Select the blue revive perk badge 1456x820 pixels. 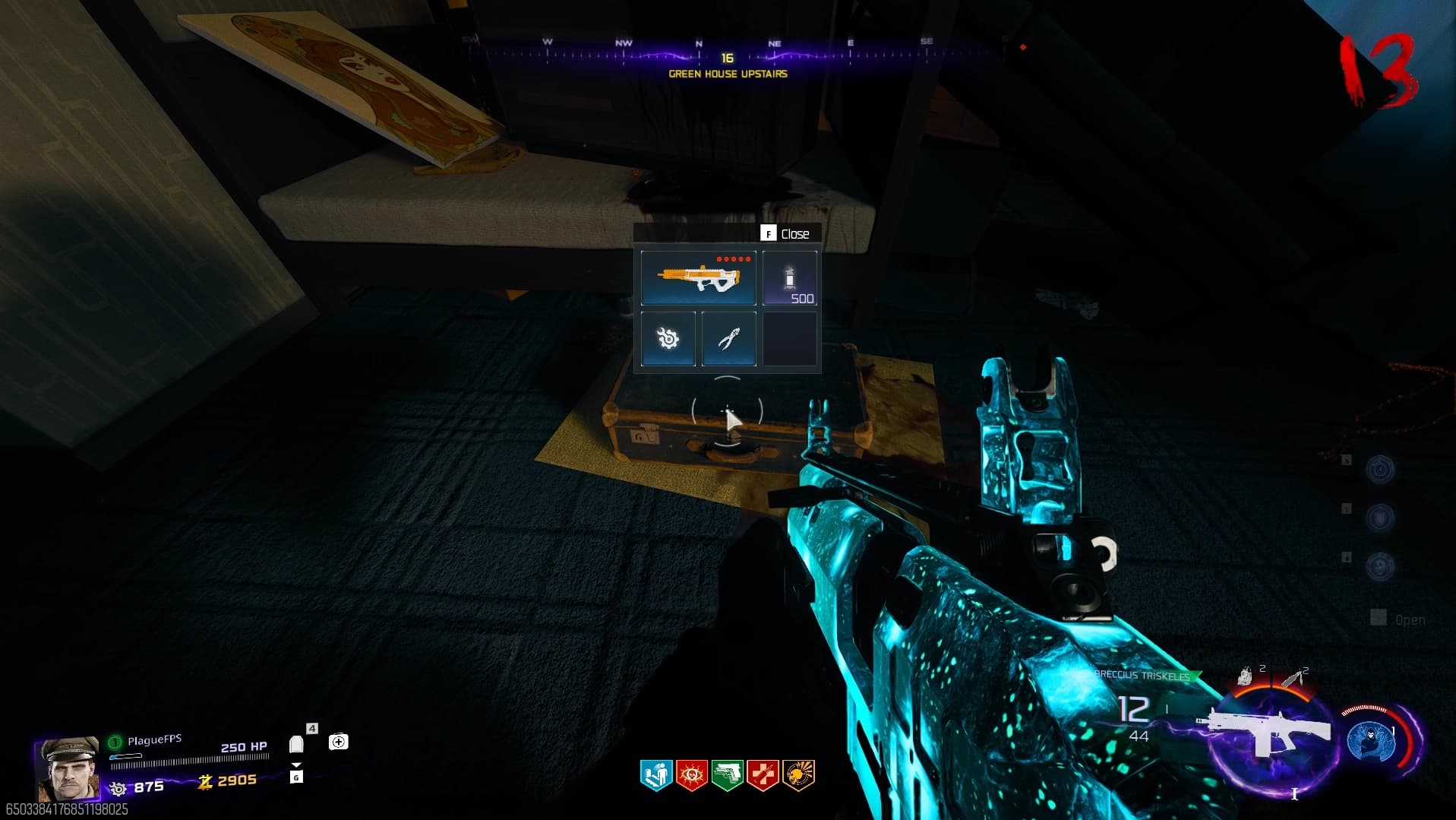(656, 775)
